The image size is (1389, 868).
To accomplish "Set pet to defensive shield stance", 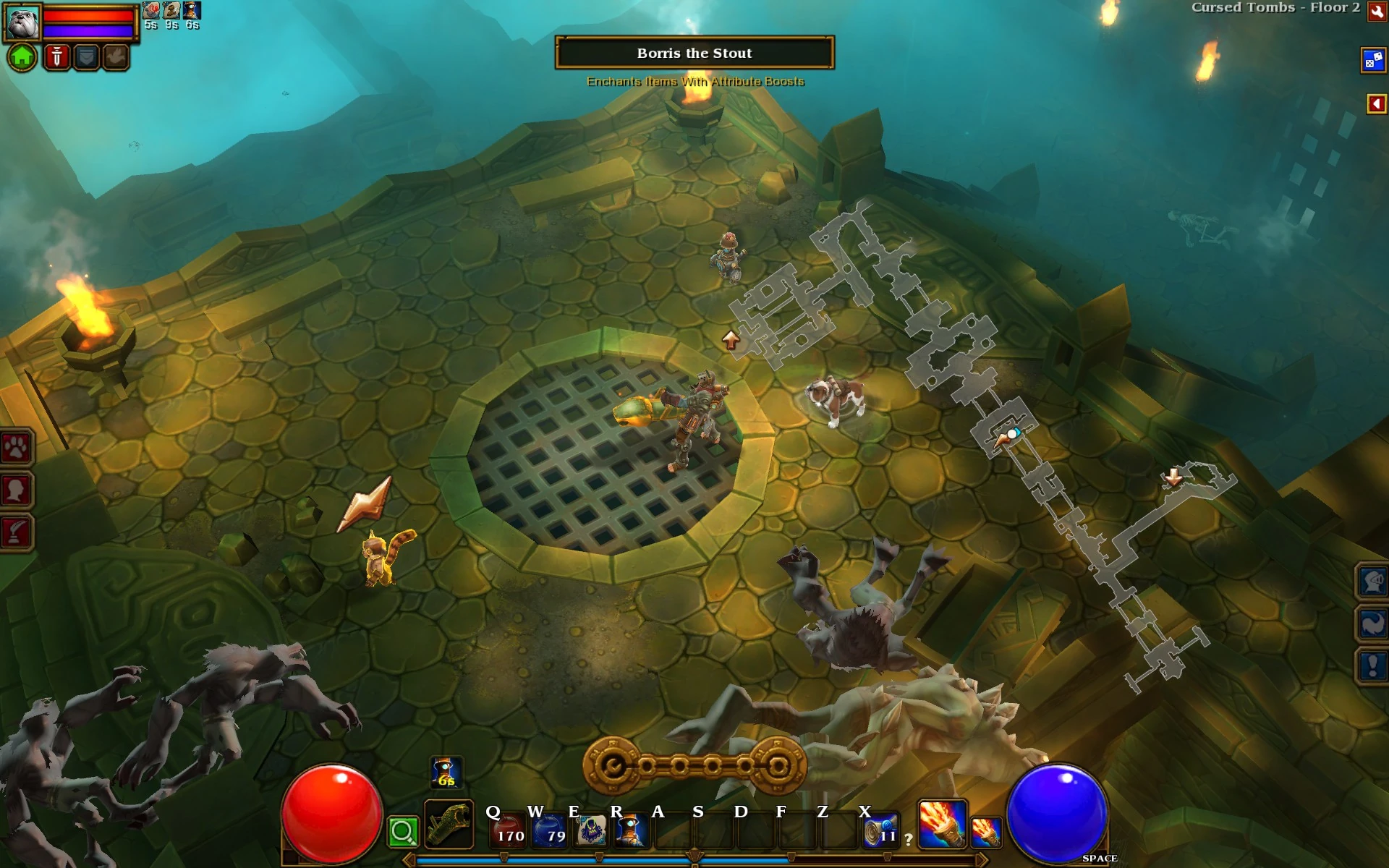I will pos(86,56).
